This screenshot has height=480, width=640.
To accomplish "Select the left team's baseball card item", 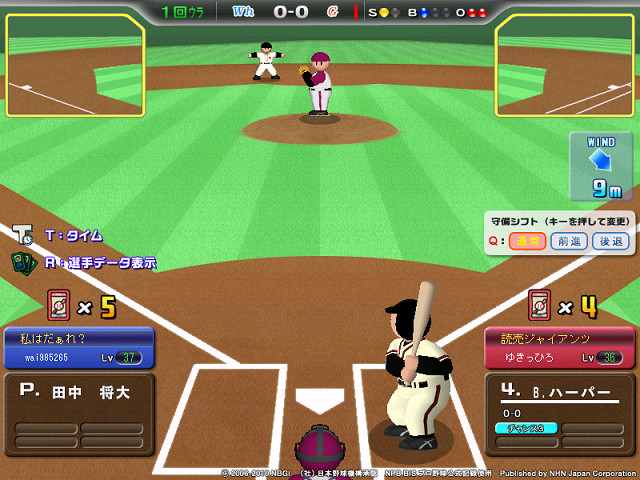I will coord(59,305).
